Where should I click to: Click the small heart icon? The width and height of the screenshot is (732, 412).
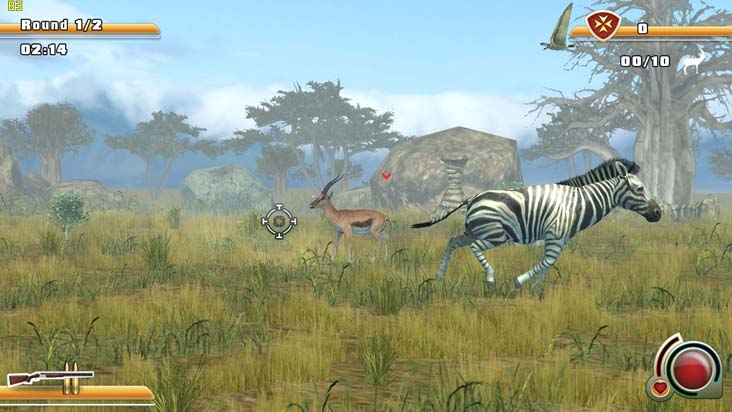(x=659, y=387)
